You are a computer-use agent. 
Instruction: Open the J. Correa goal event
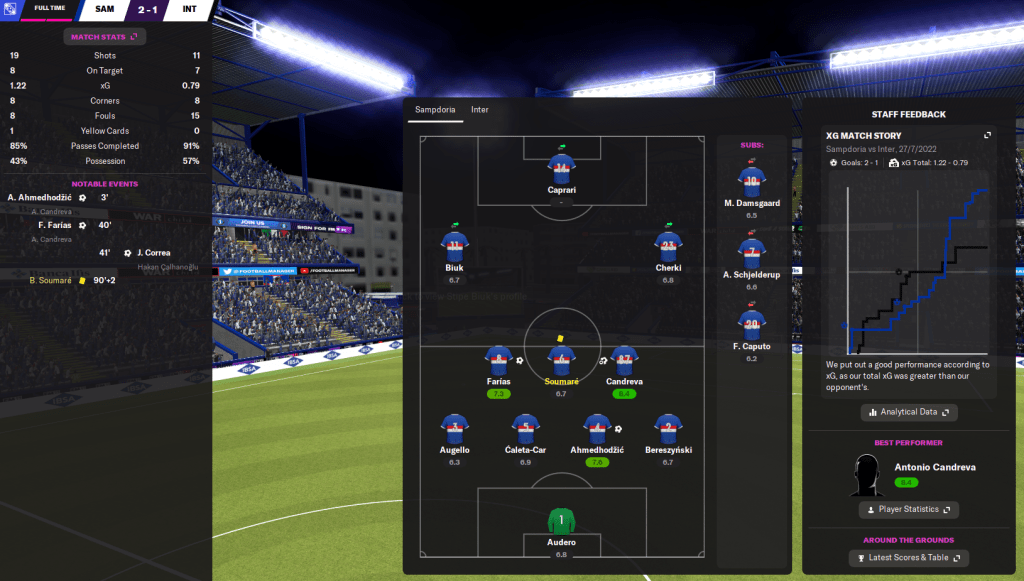coord(153,252)
